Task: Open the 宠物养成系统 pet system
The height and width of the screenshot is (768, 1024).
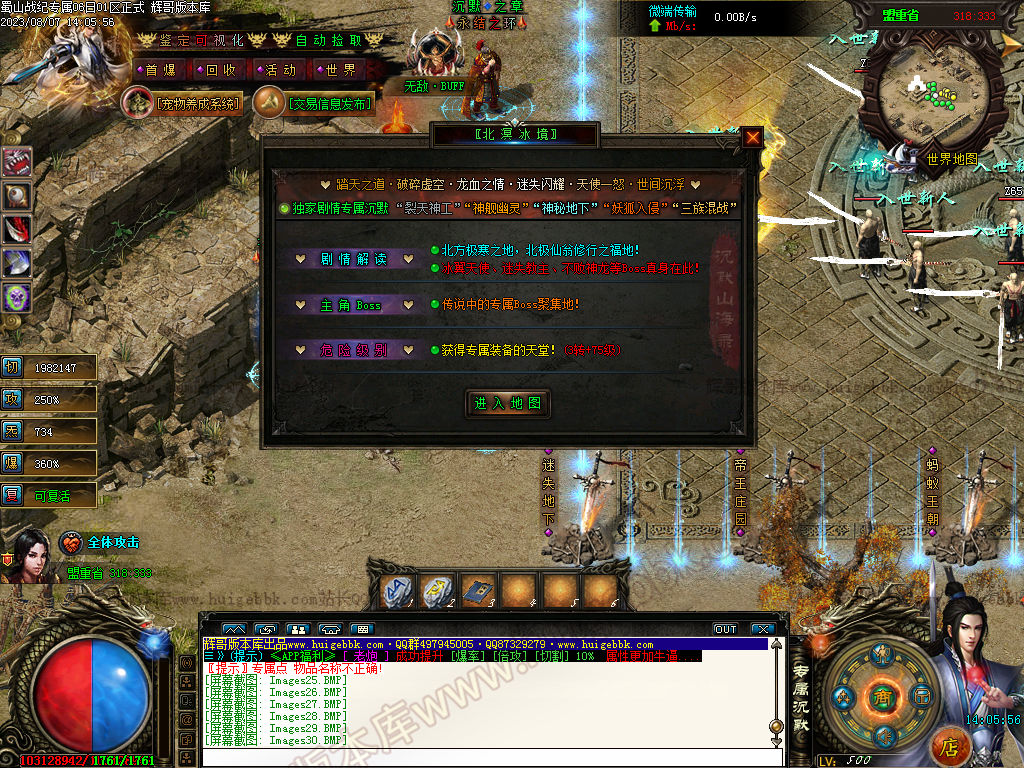Action: click(183, 102)
